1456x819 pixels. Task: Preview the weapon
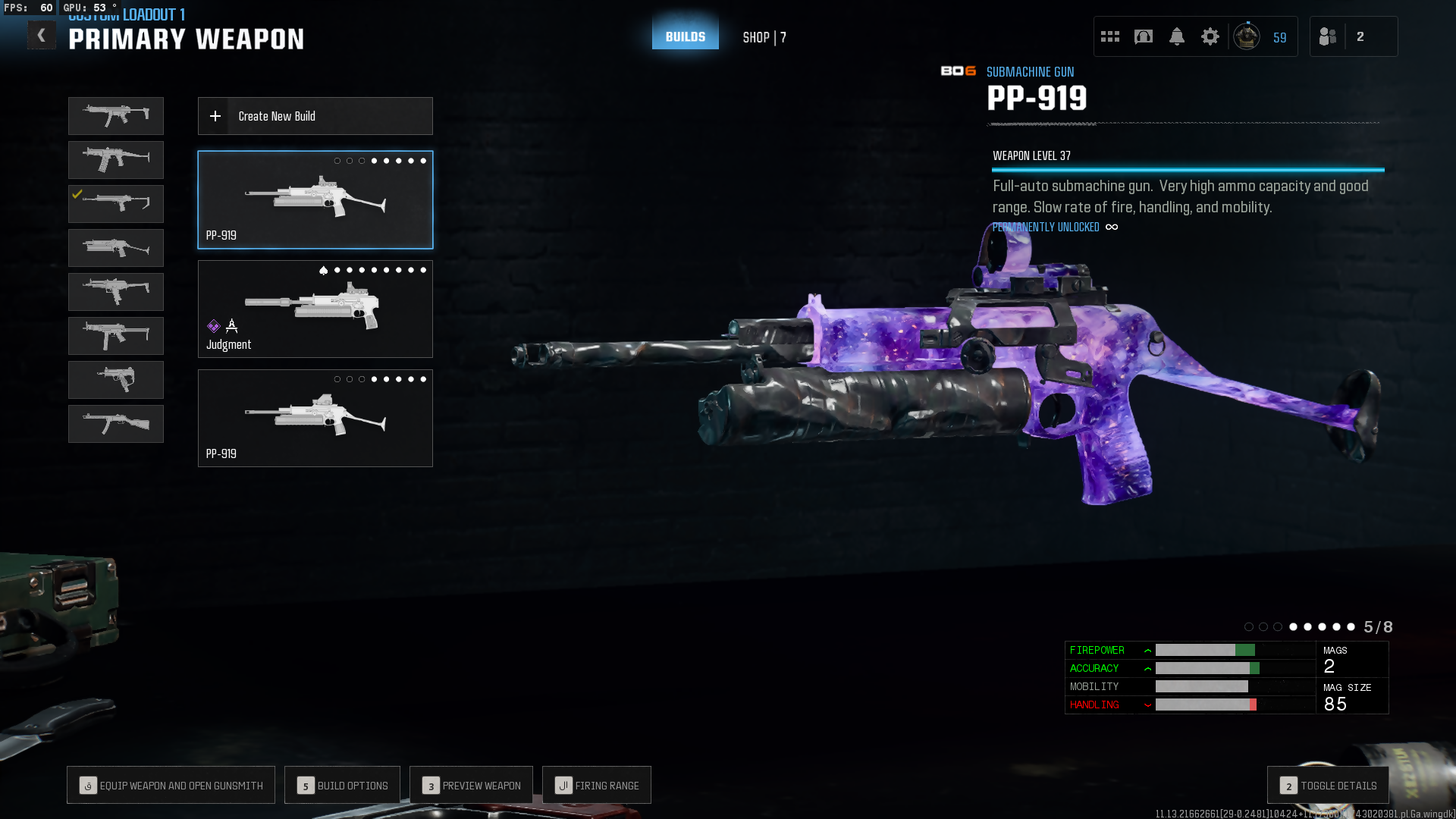click(x=471, y=786)
